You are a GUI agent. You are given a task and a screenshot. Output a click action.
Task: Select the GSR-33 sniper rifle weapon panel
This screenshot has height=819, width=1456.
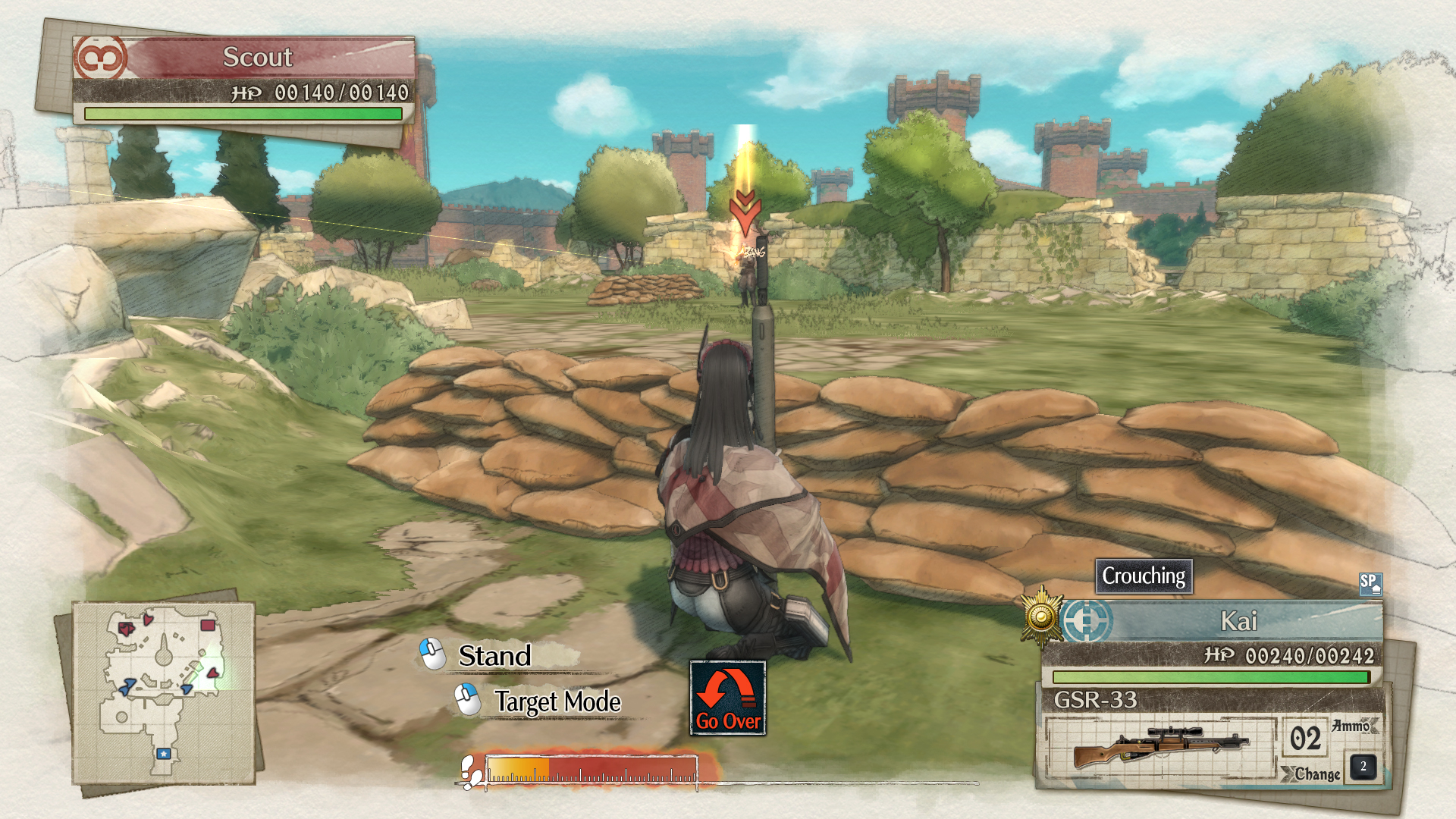pyautogui.click(x=1160, y=746)
